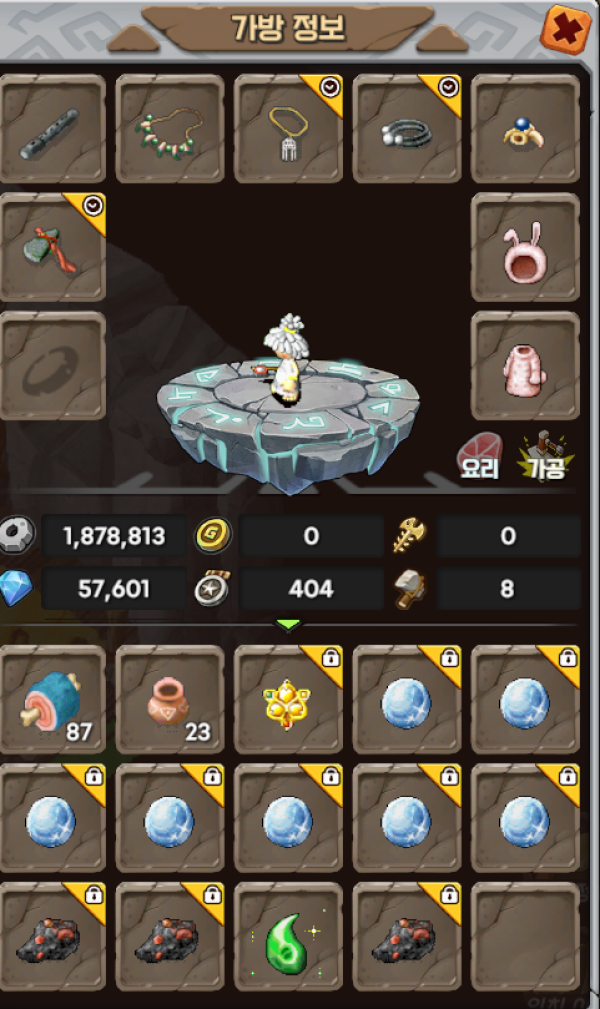Select the clay pot stack of 23
This screenshot has height=1009, width=600.
click(x=170, y=699)
